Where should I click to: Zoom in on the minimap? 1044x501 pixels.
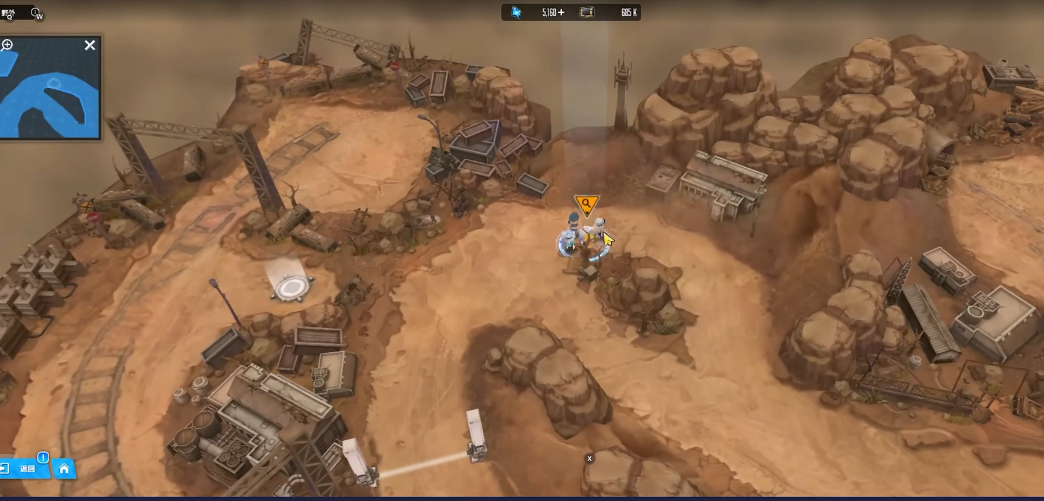pyautogui.click(x=7, y=45)
